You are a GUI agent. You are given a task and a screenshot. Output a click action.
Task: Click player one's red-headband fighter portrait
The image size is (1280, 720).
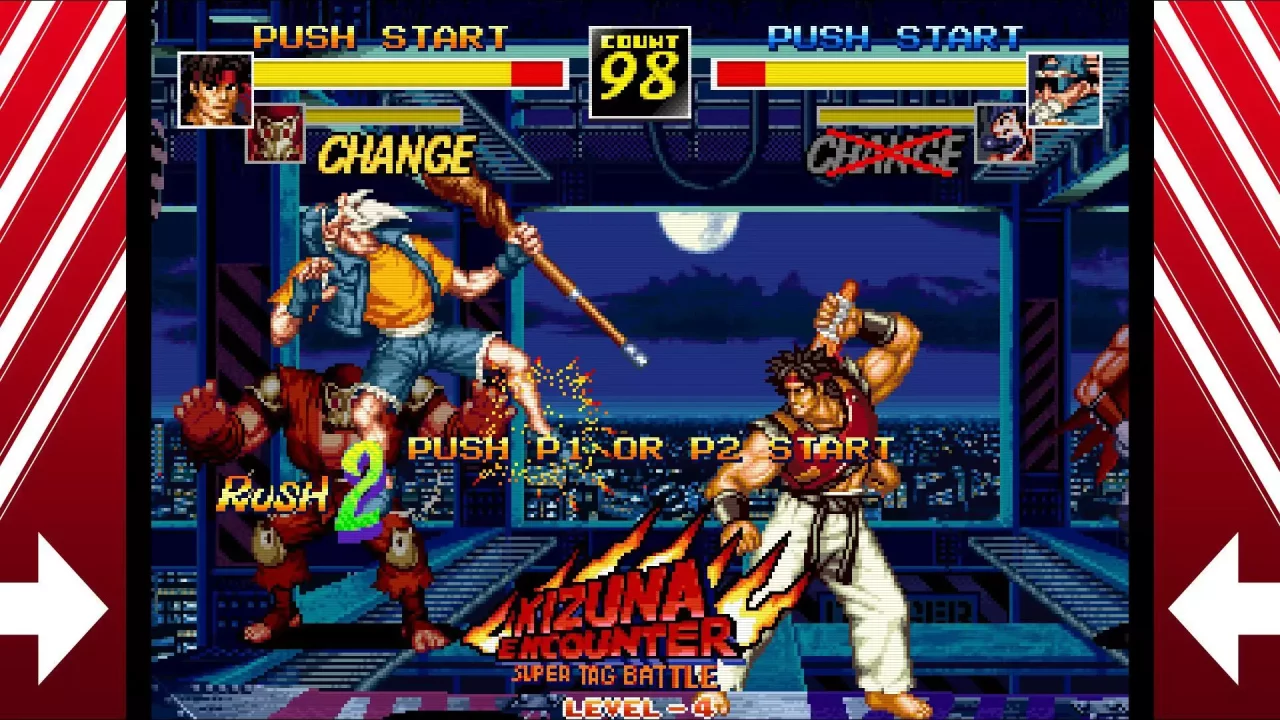tap(215, 90)
